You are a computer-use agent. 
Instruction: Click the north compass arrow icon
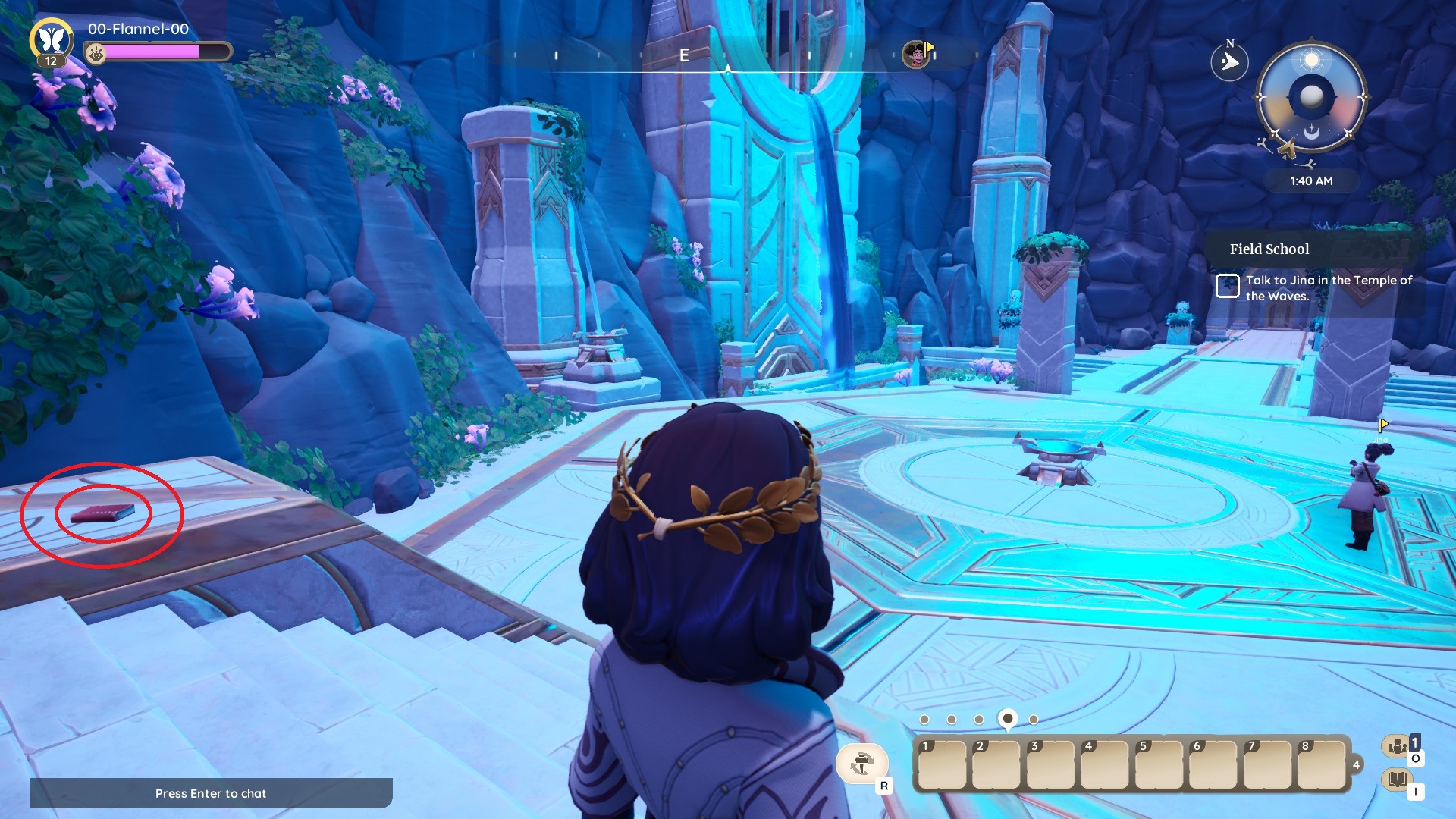[x=1232, y=61]
